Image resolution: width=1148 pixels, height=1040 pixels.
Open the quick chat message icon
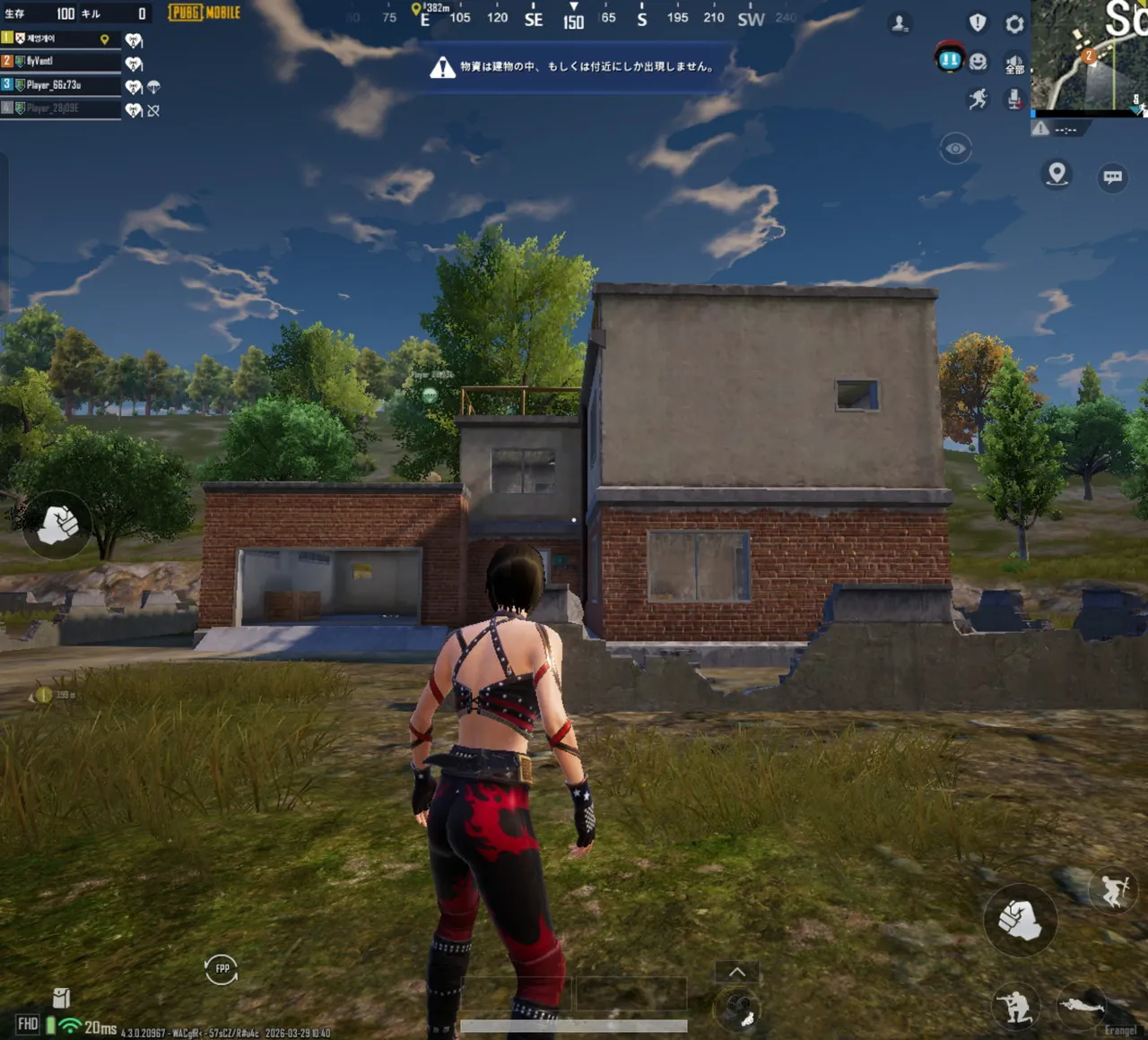[x=1112, y=178]
